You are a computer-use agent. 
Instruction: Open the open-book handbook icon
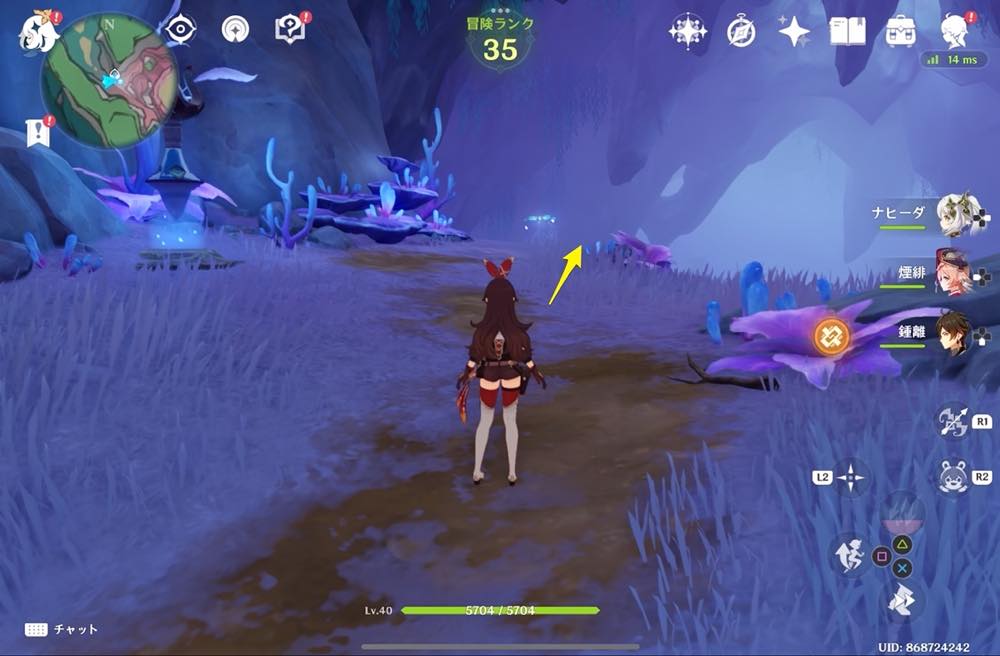point(847,31)
